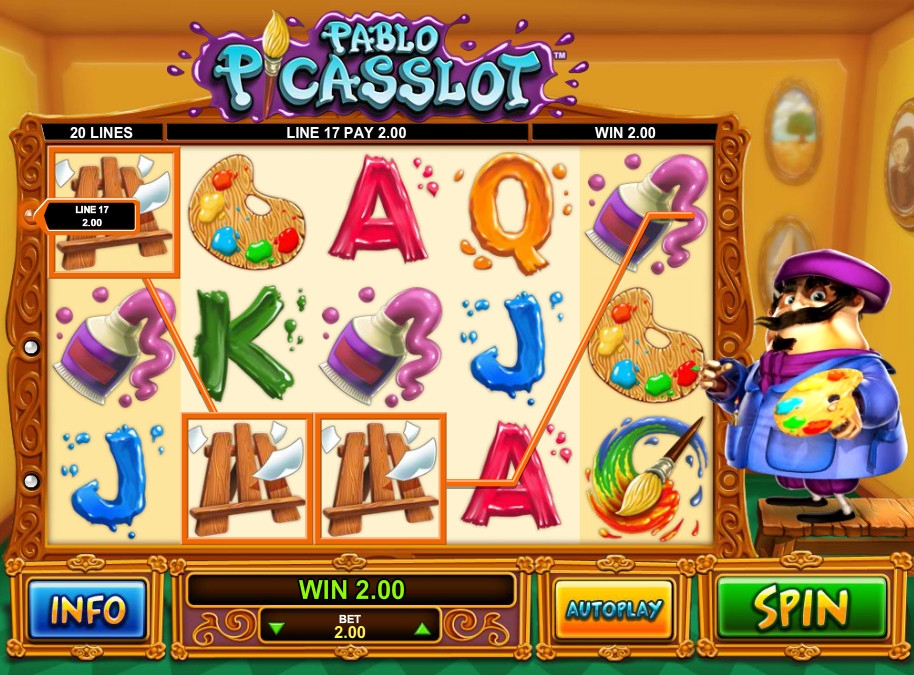Decrease bet with the left green arrow
The image size is (914, 675).
point(279,630)
